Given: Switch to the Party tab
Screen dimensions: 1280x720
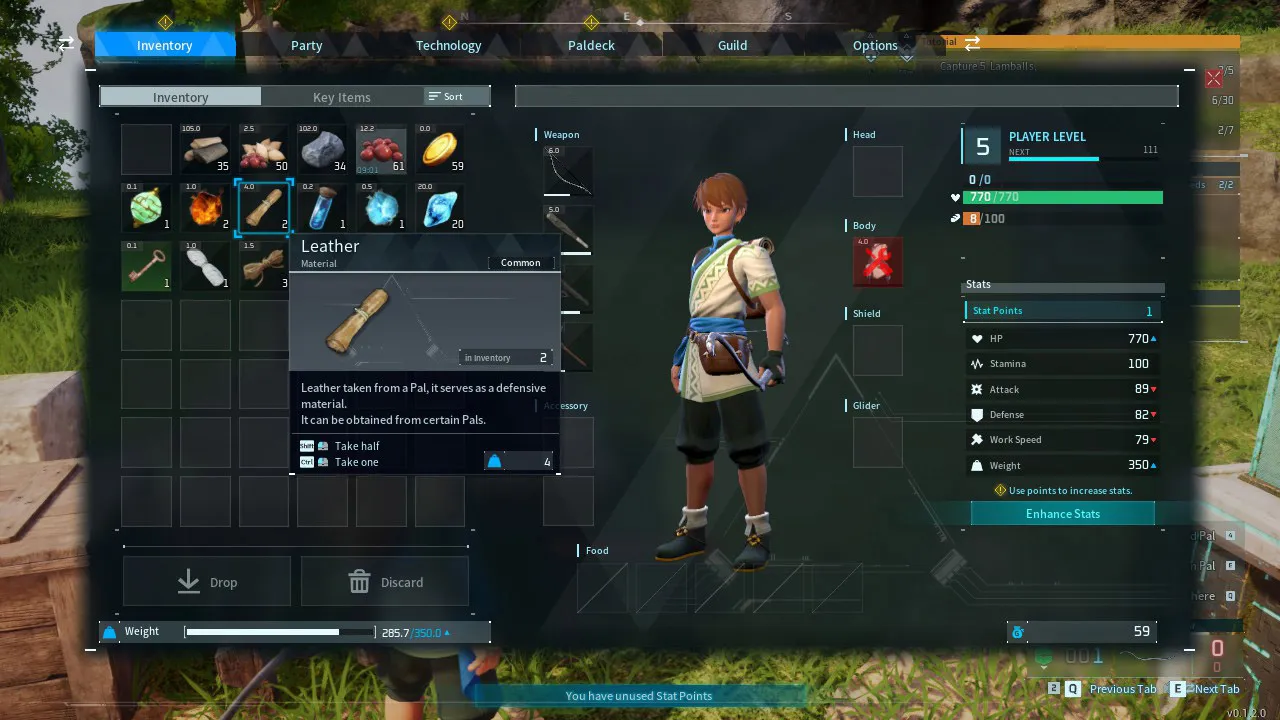Looking at the screenshot, I should click(x=306, y=45).
